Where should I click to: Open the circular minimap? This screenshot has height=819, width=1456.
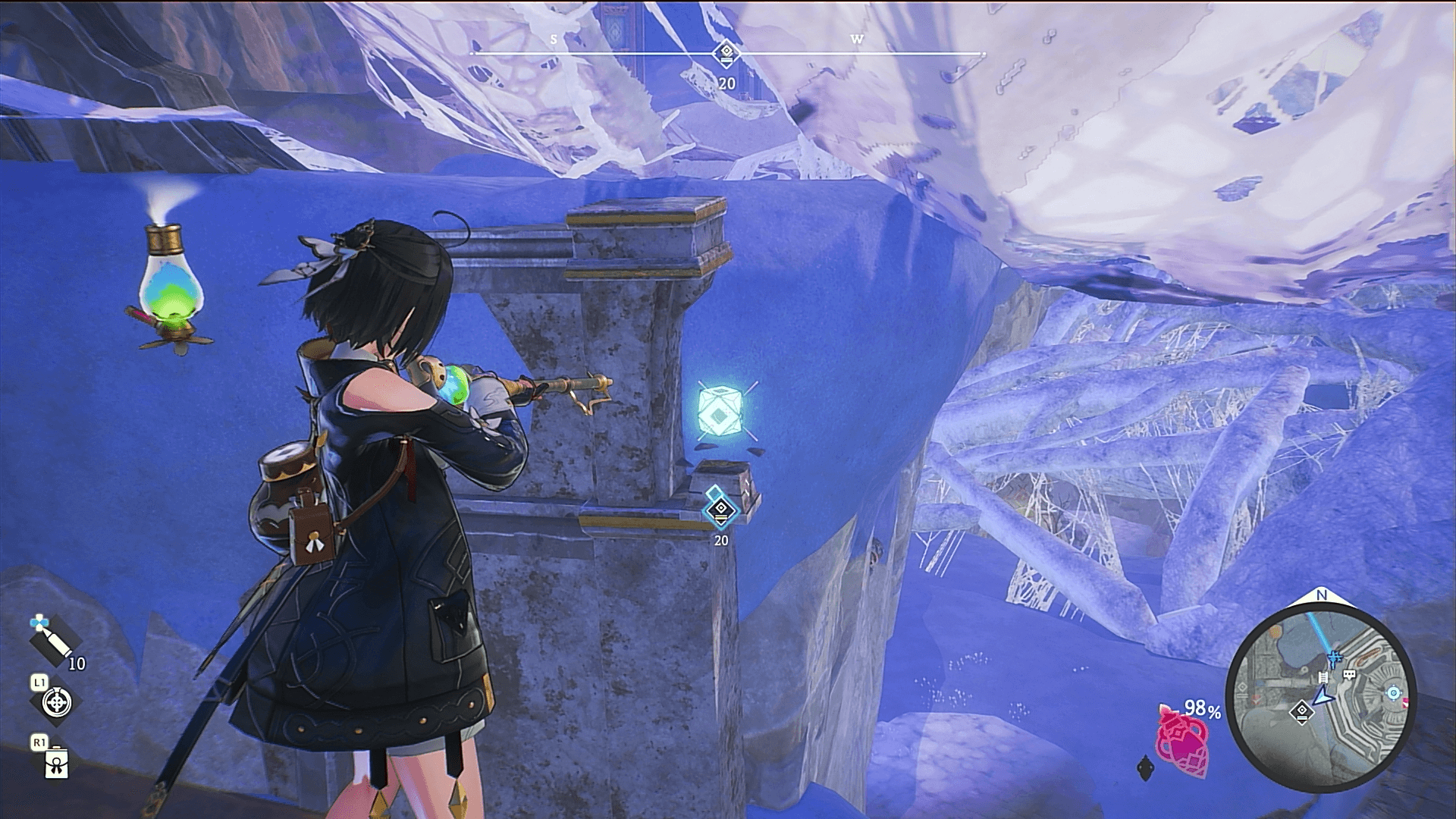(1320, 693)
